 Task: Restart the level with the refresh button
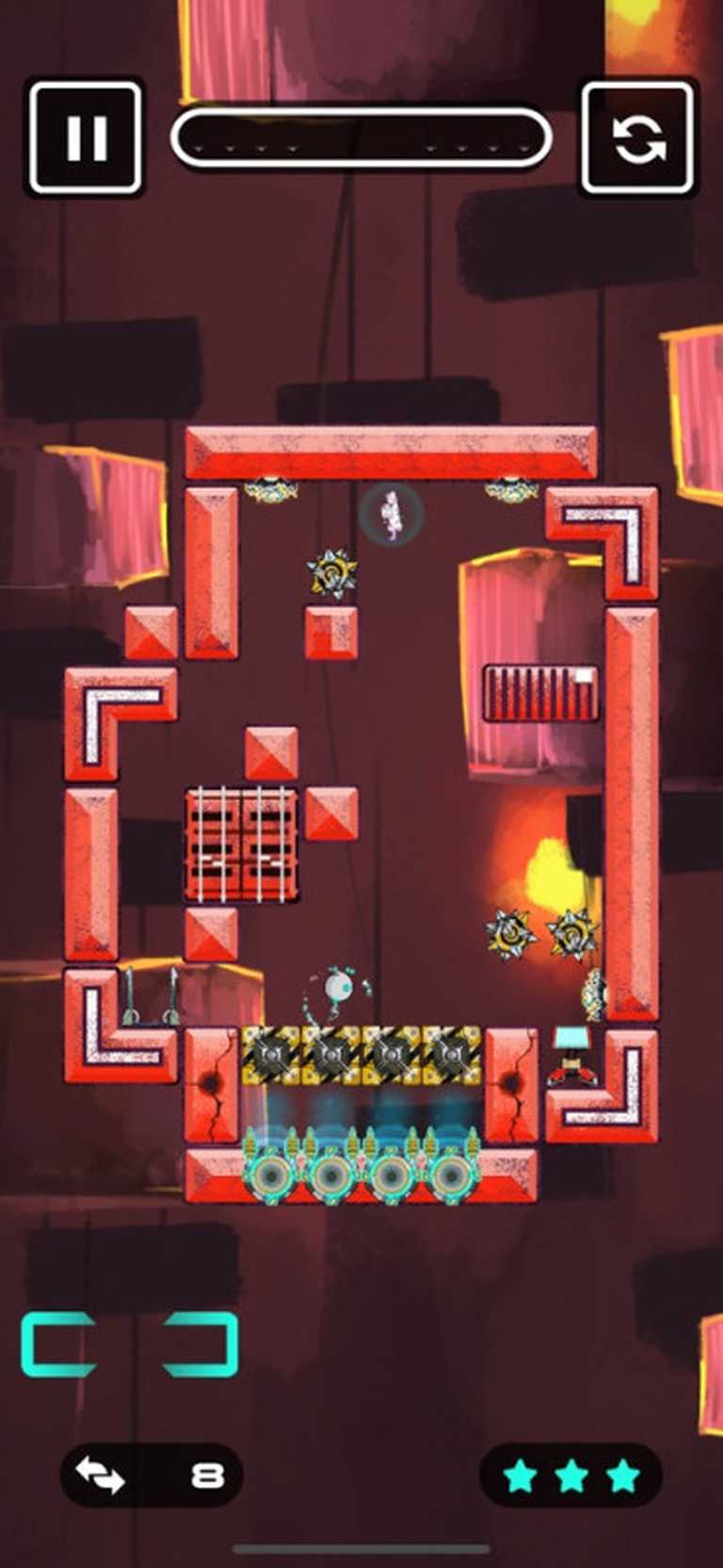638,137
